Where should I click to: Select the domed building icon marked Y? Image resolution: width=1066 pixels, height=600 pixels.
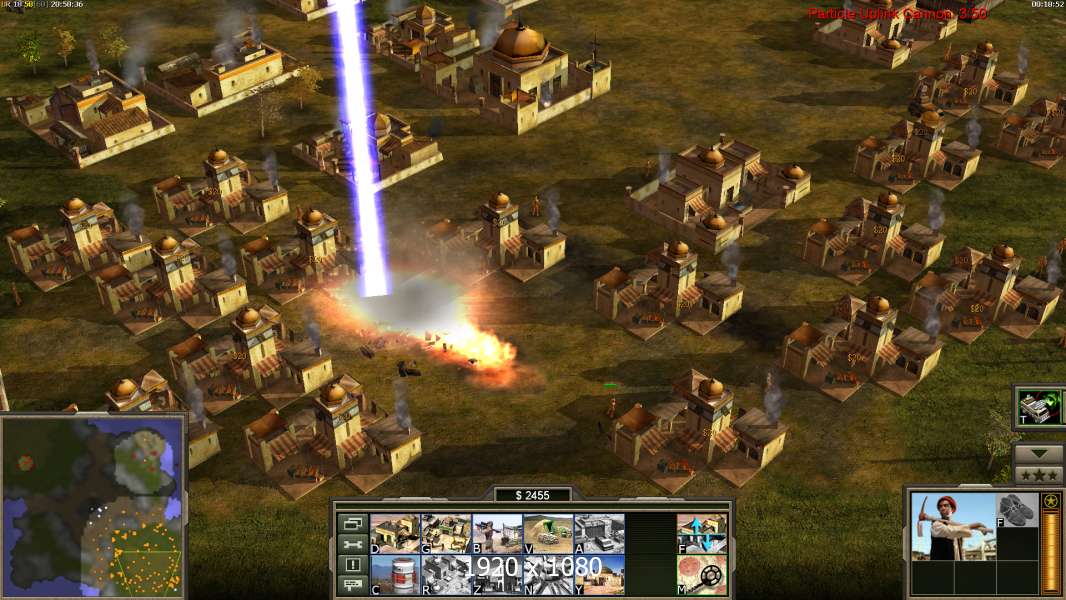[x=599, y=575]
